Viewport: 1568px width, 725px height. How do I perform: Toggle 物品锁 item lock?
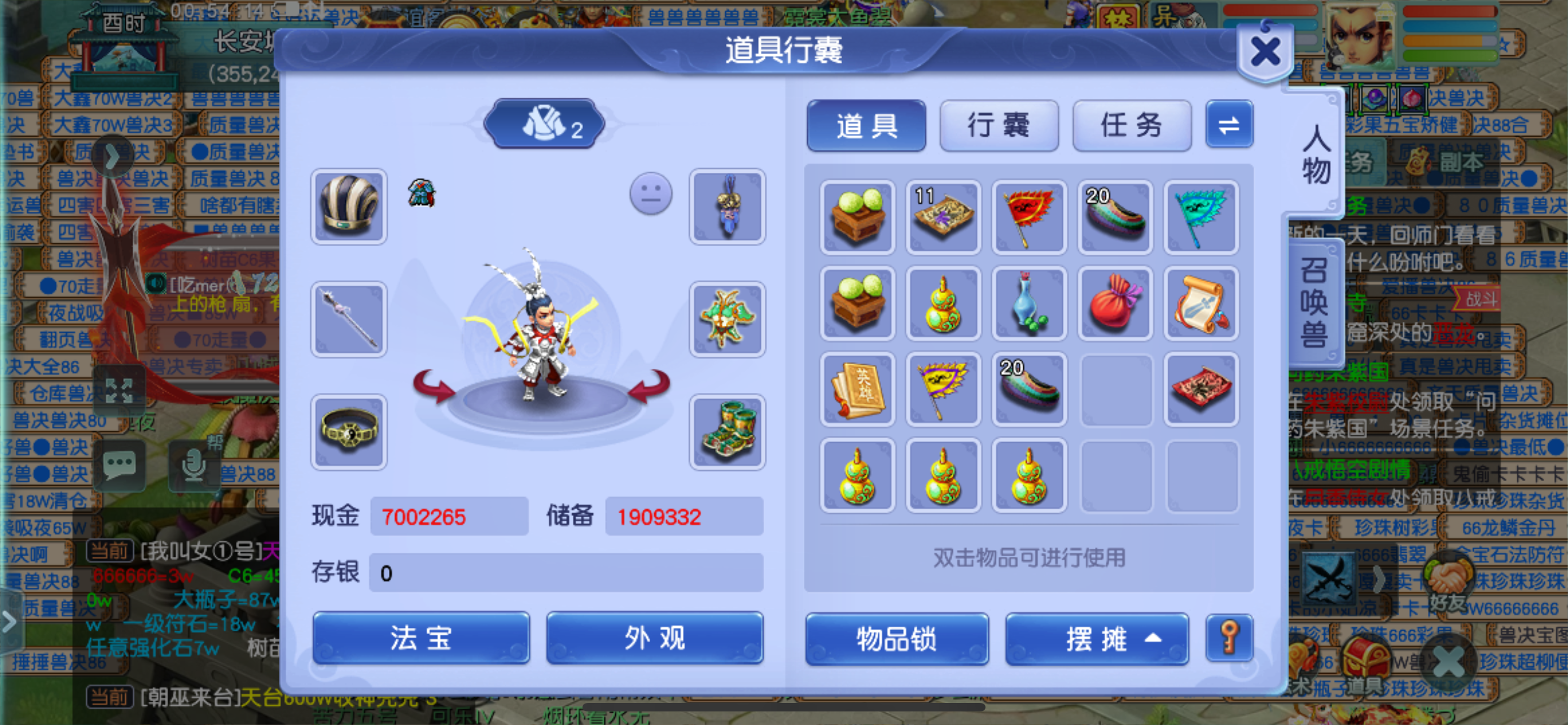coord(896,640)
